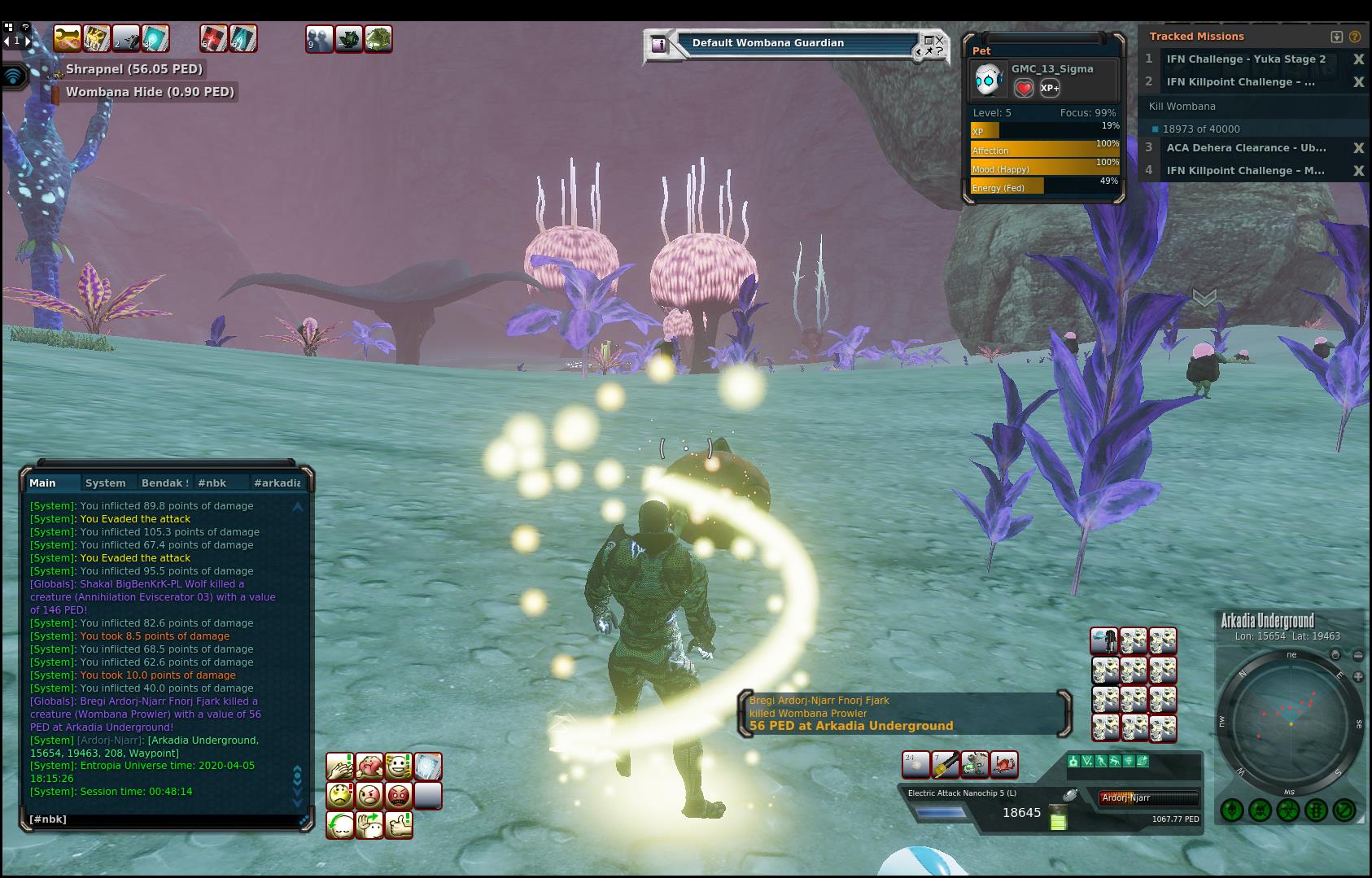Screen dimensions: 1372x878
Task: Switch to the System chat tab
Action: pos(106,483)
